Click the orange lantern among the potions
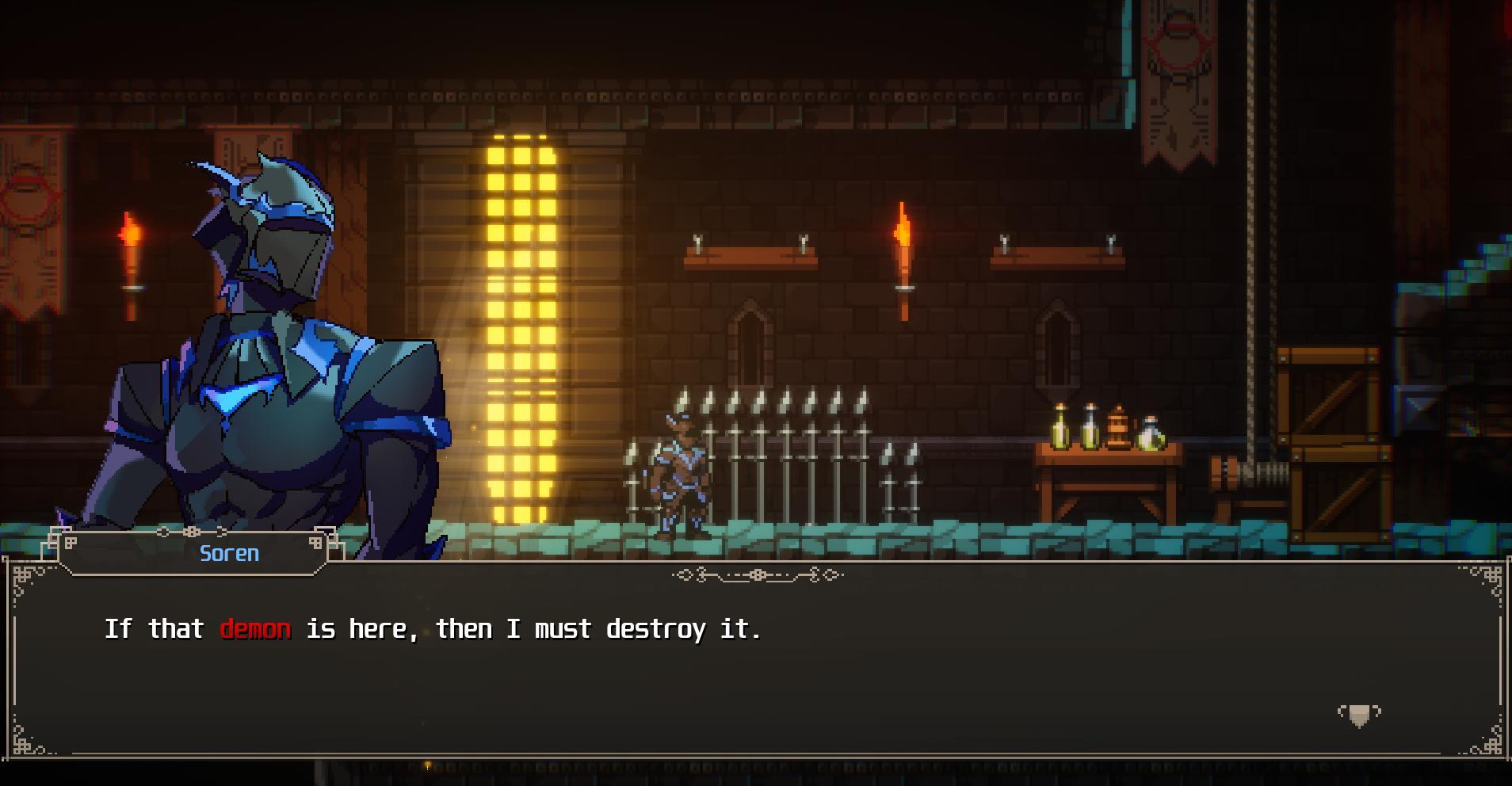The height and width of the screenshot is (786, 1512). 1117,428
